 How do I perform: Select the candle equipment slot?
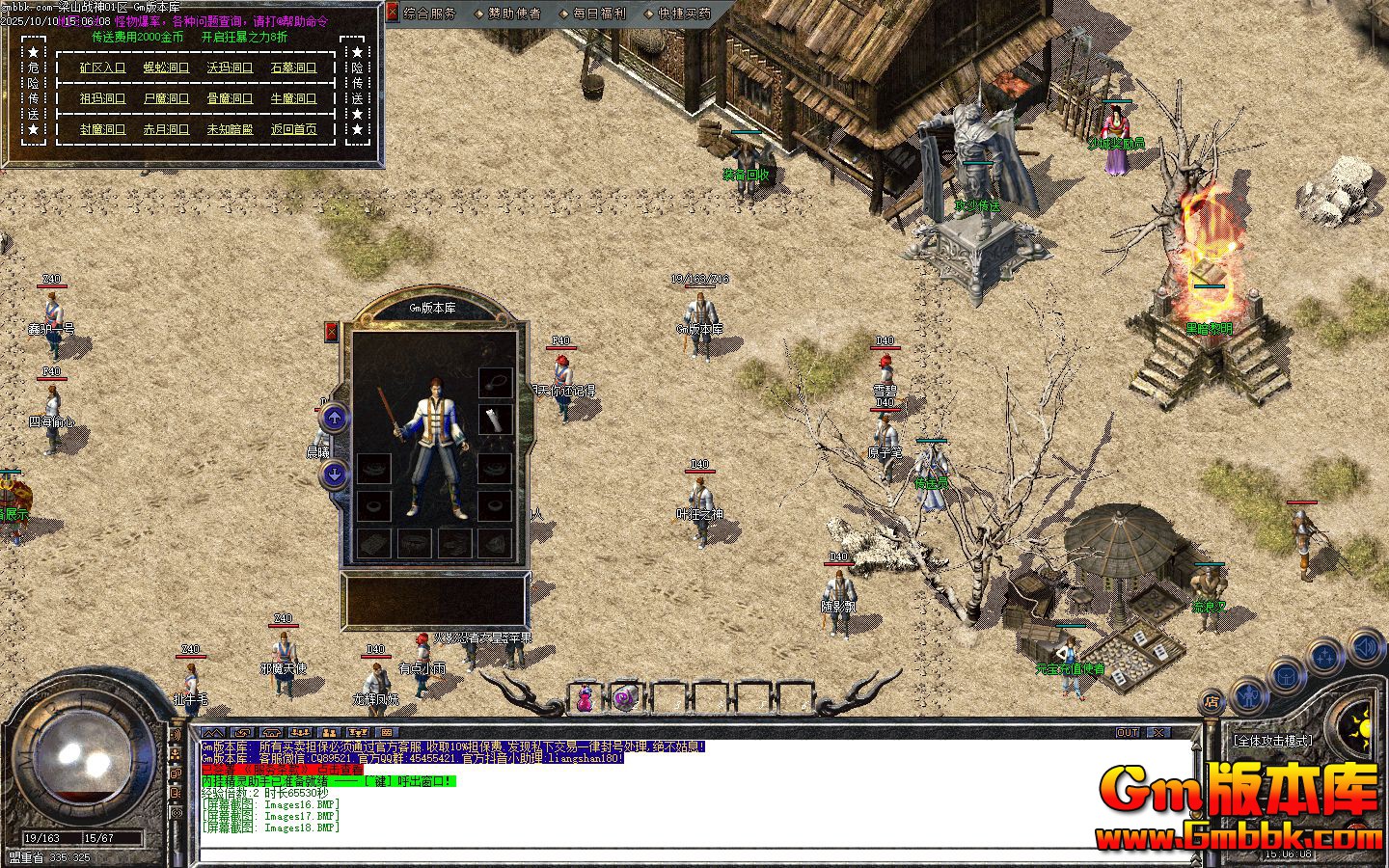[496, 420]
